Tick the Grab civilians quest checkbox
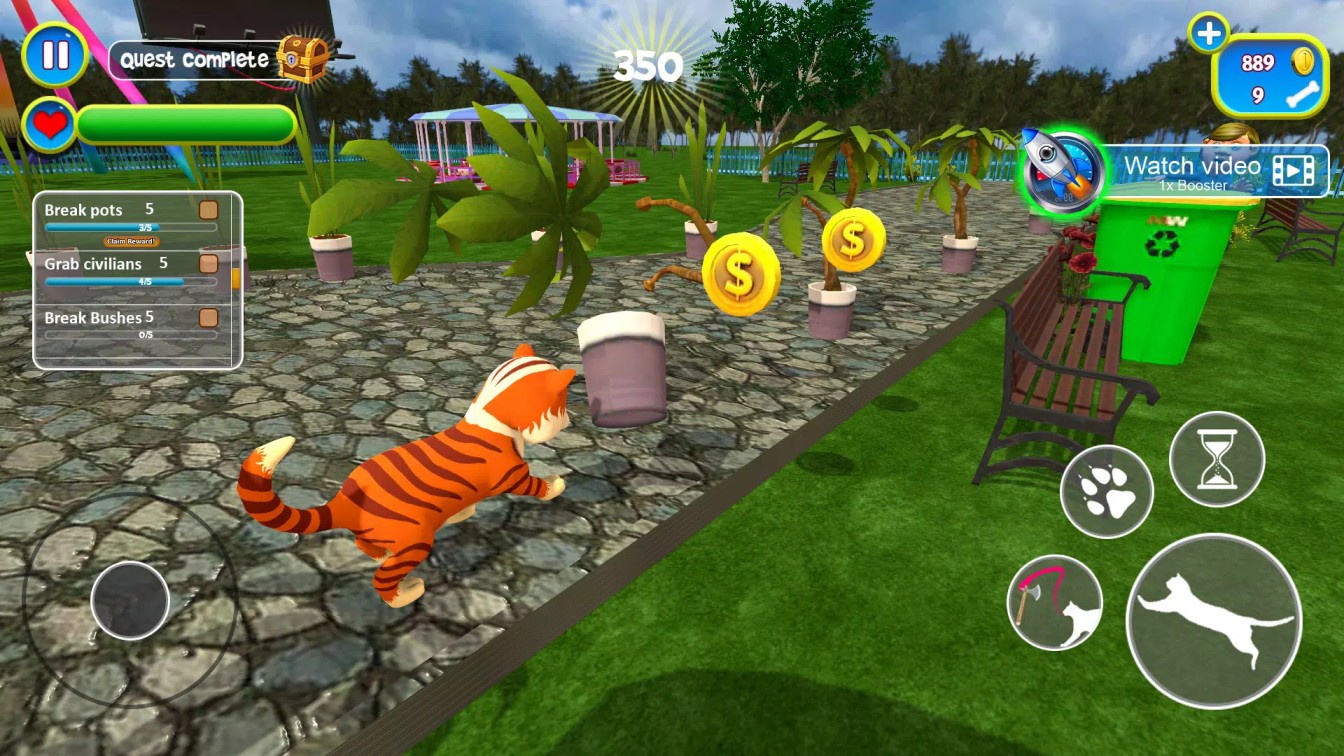Viewport: 1344px width, 756px height. click(x=208, y=263)
